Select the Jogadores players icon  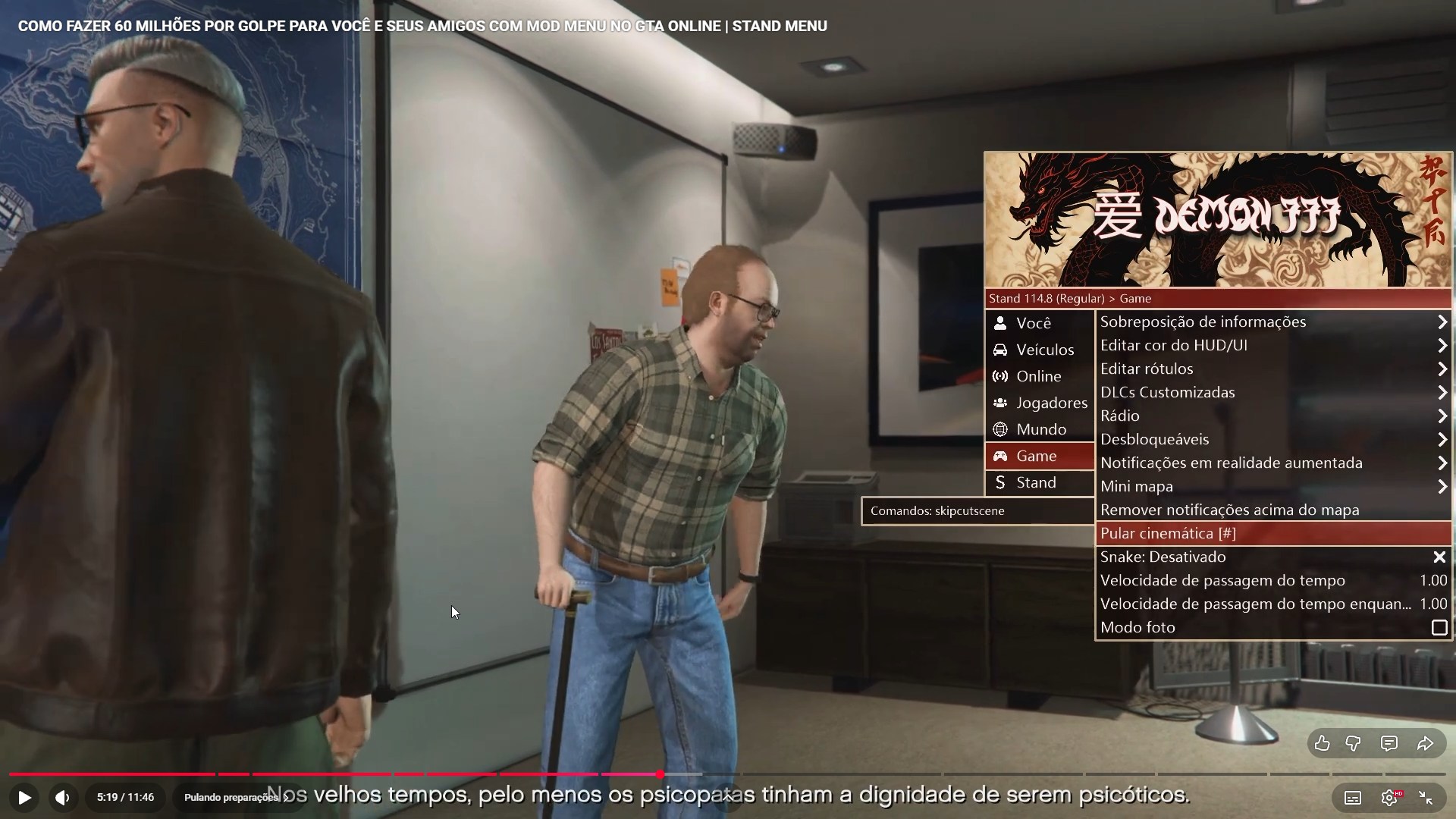click(1000, 403)
